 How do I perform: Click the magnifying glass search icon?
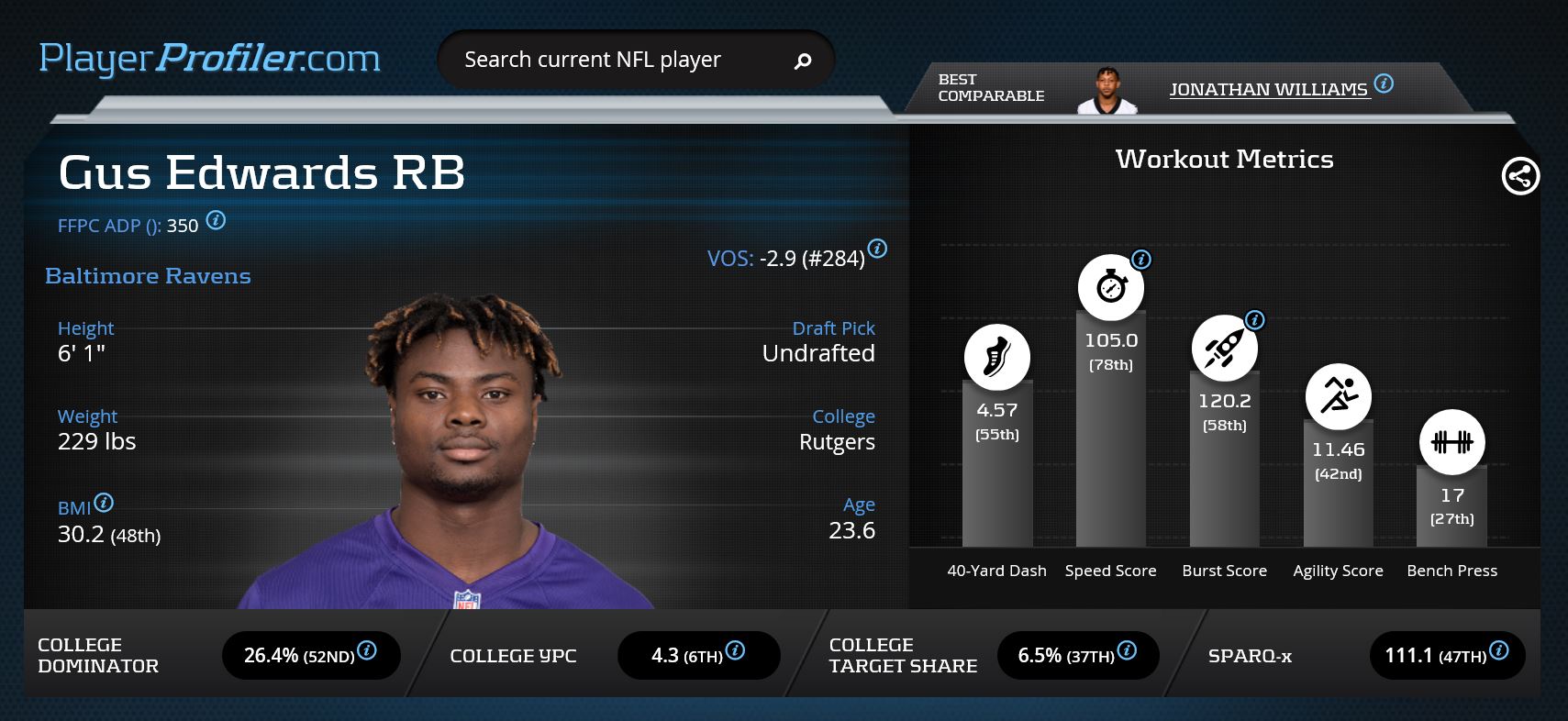pyautogui.click(x=803, y=61)
